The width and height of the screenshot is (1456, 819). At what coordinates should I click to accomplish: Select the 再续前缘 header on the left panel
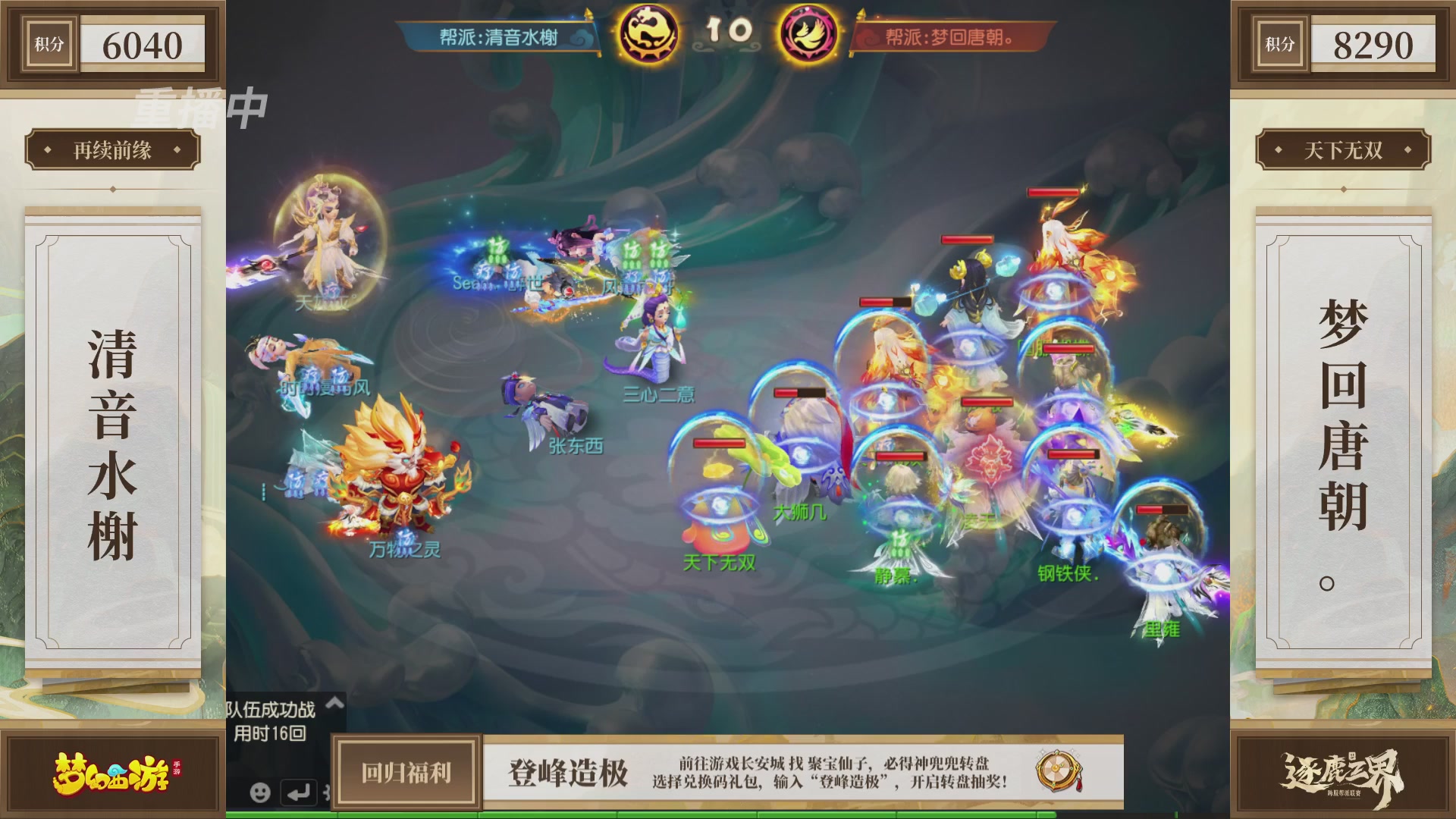112,149
